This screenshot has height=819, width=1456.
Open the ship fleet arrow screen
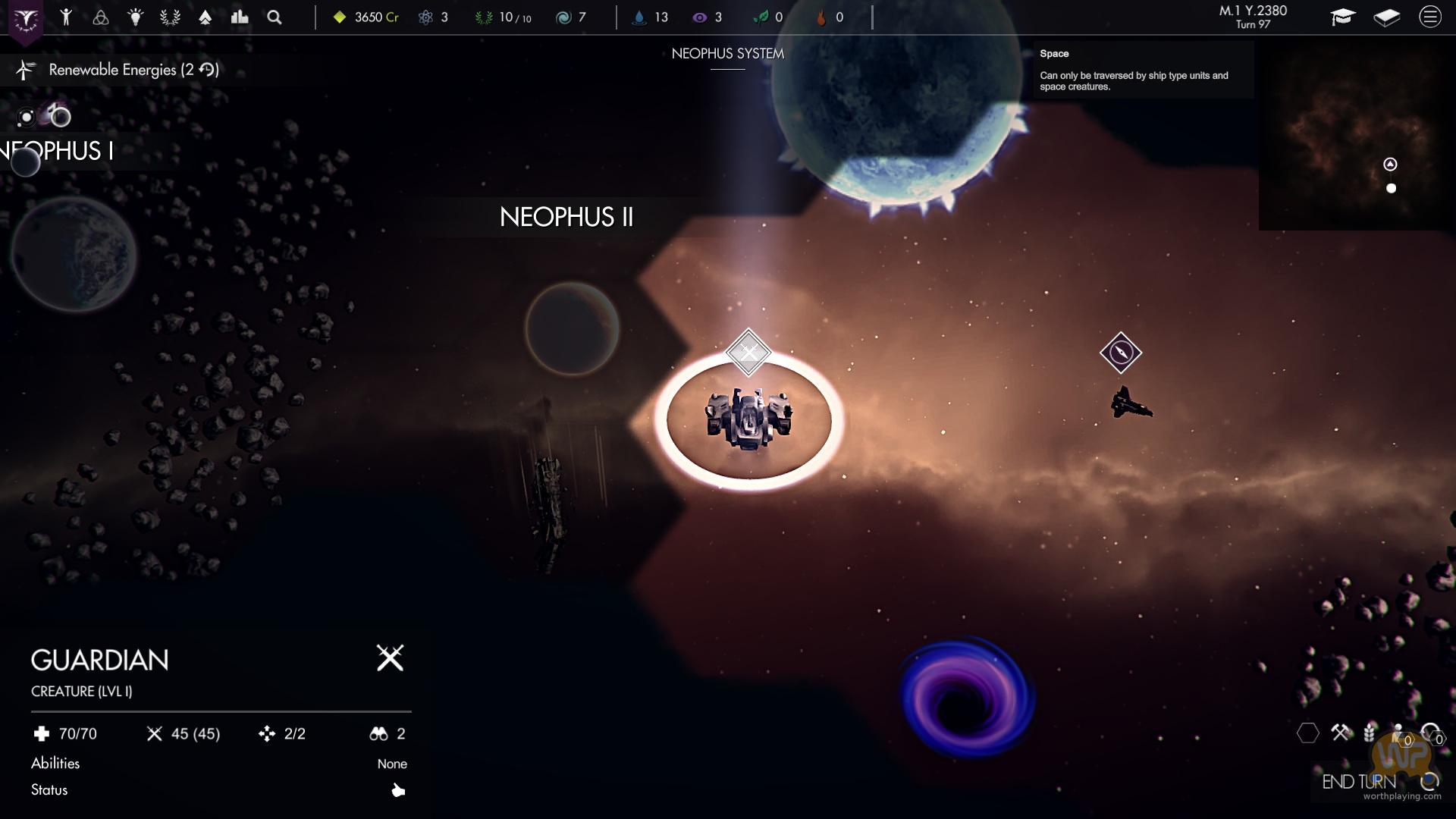click(205, 17)
